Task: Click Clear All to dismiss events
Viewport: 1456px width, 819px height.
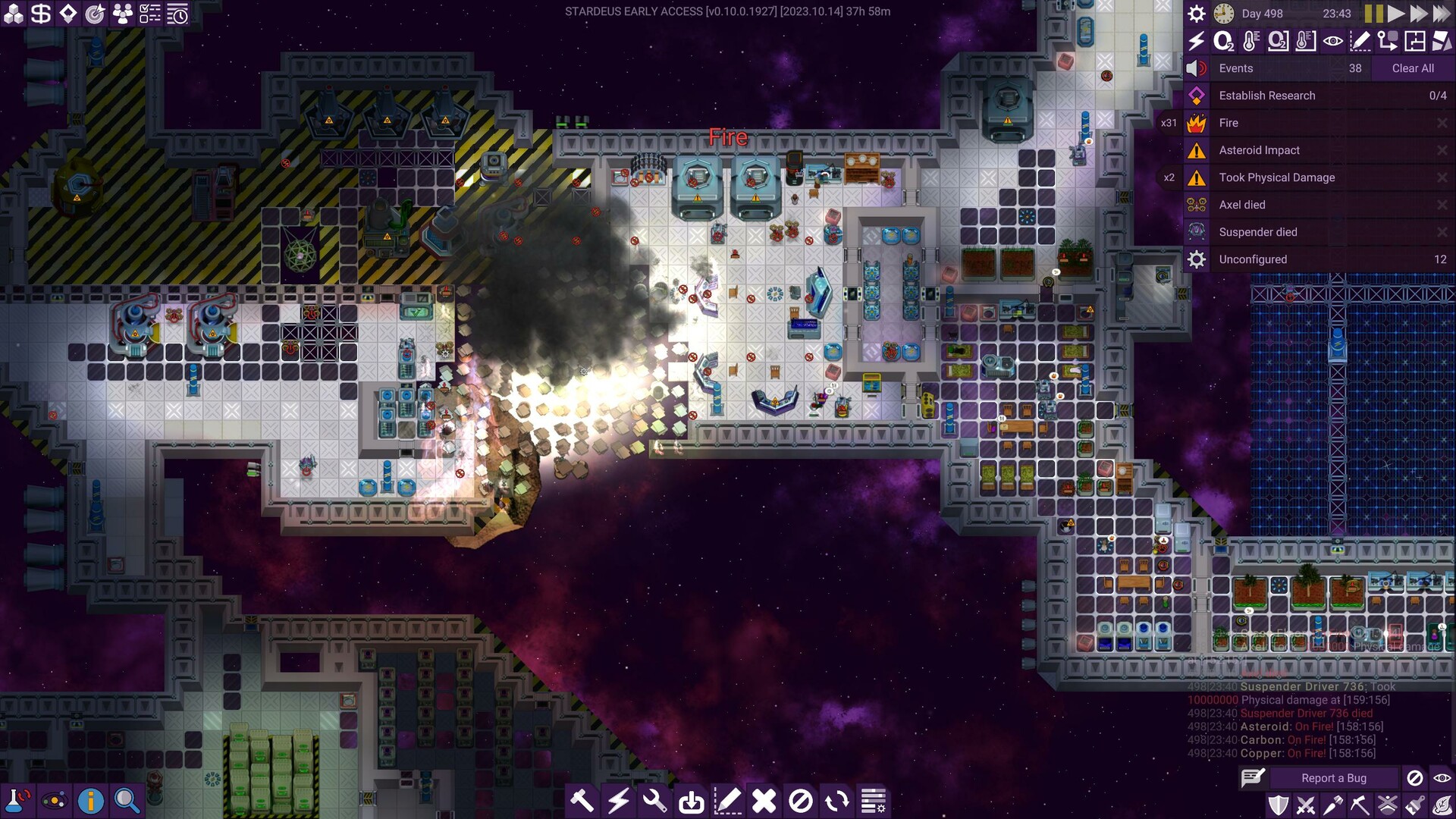Action: pos(1412,68)
